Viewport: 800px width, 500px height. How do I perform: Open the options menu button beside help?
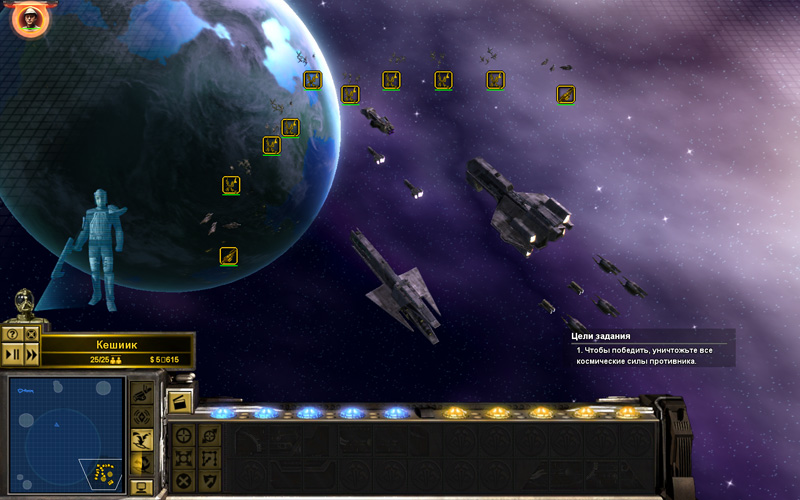coord(31,334)
